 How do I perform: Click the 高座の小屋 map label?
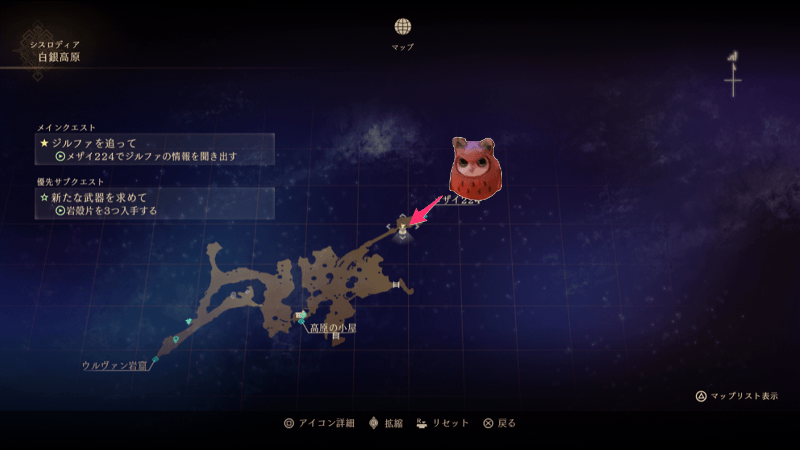pos(331,328)
